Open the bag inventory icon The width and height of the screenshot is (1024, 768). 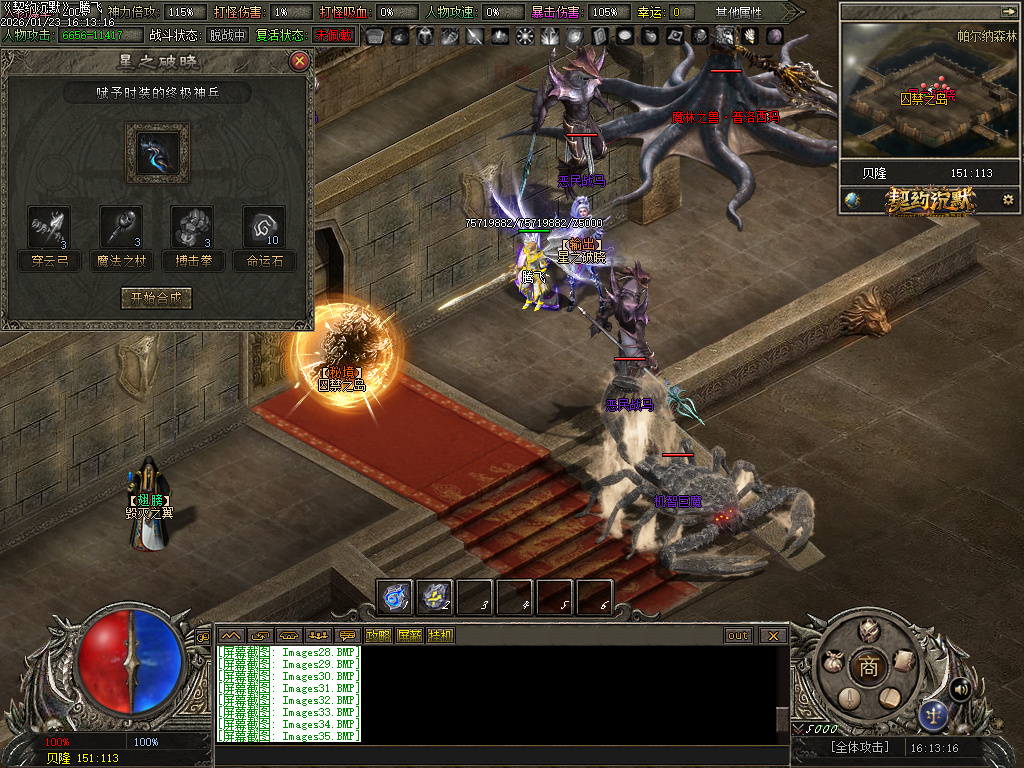[x=833, y=662]
